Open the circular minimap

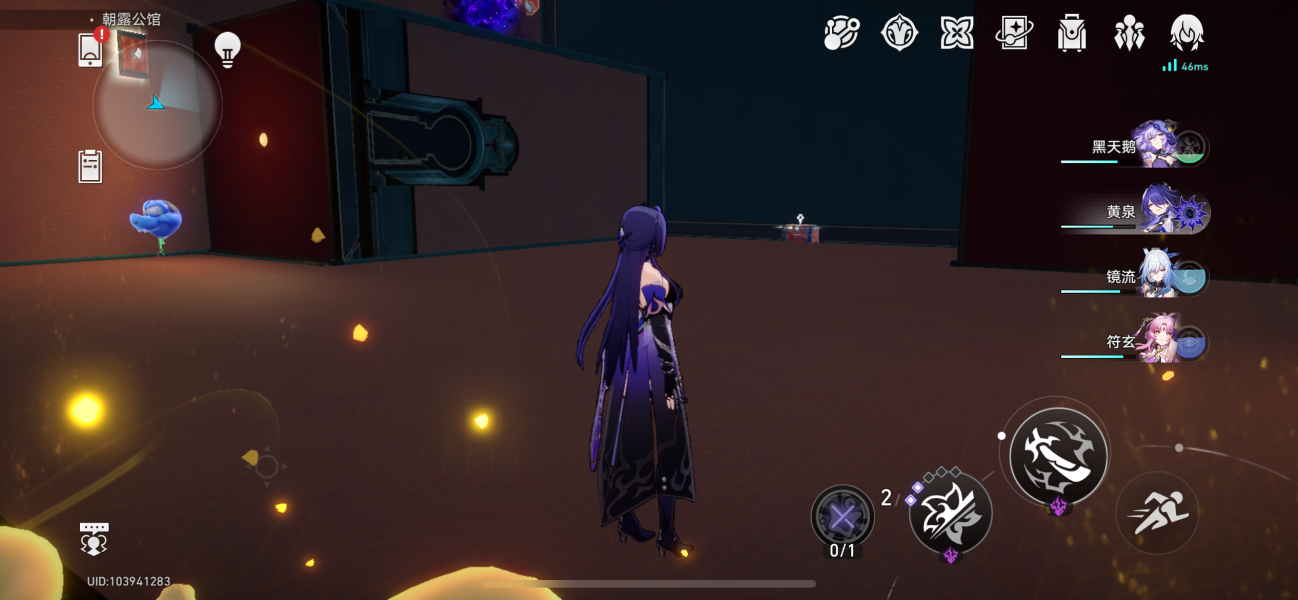click(x=157, y=104)
